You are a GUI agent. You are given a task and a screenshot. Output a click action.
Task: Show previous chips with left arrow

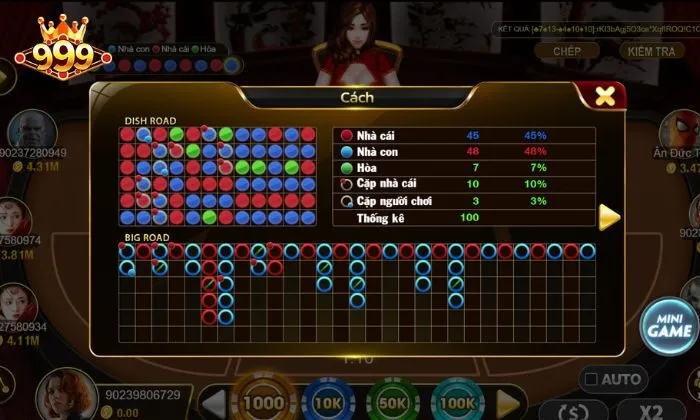[213, 404]
